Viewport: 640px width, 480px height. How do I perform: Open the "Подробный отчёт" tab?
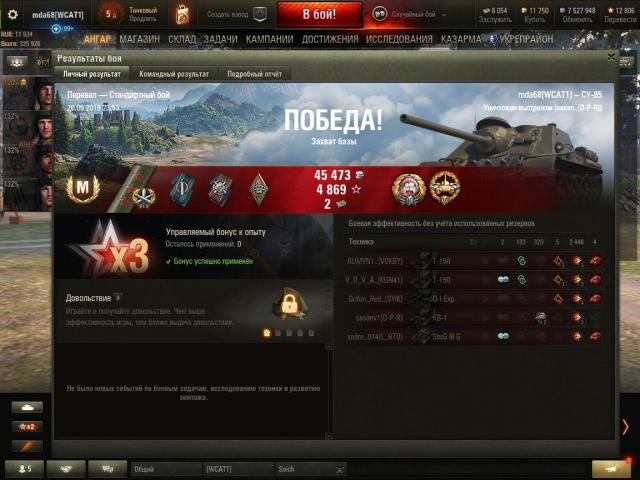(254, 74)
